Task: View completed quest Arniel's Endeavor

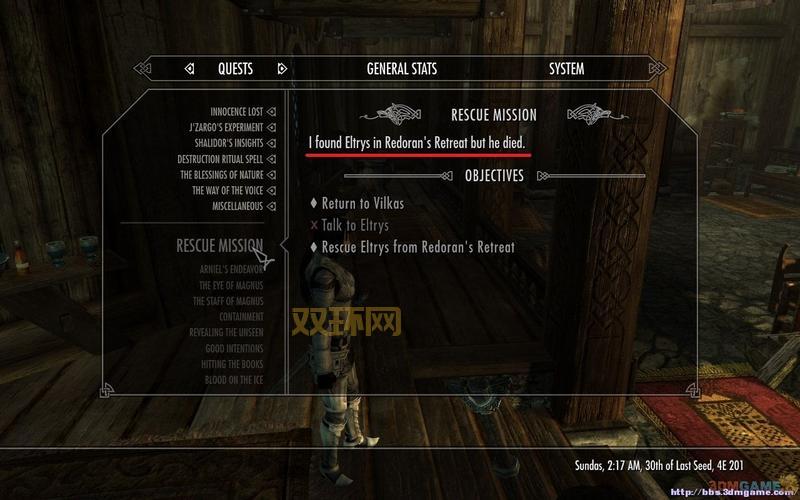Action: (x=228, y=268)
